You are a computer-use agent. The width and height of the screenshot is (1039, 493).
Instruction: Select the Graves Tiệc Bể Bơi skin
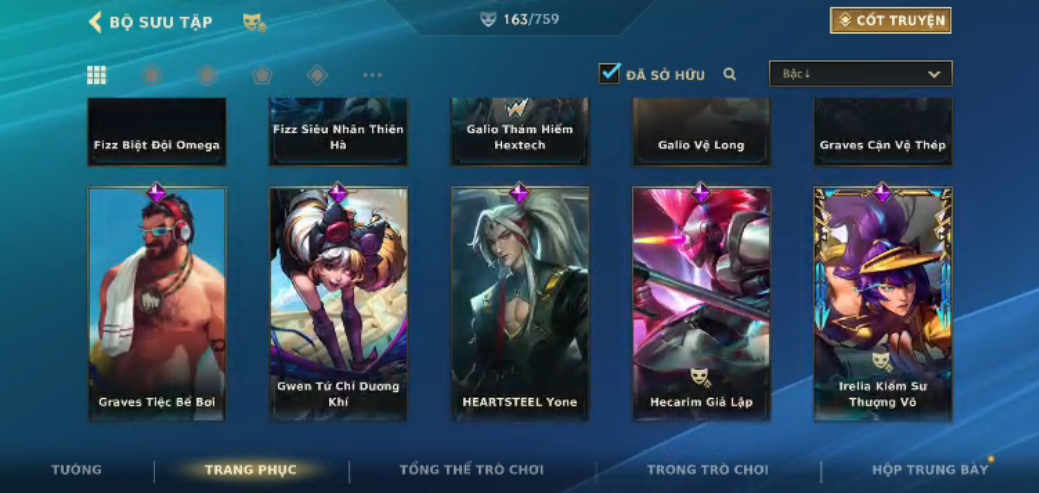point(157,304)
